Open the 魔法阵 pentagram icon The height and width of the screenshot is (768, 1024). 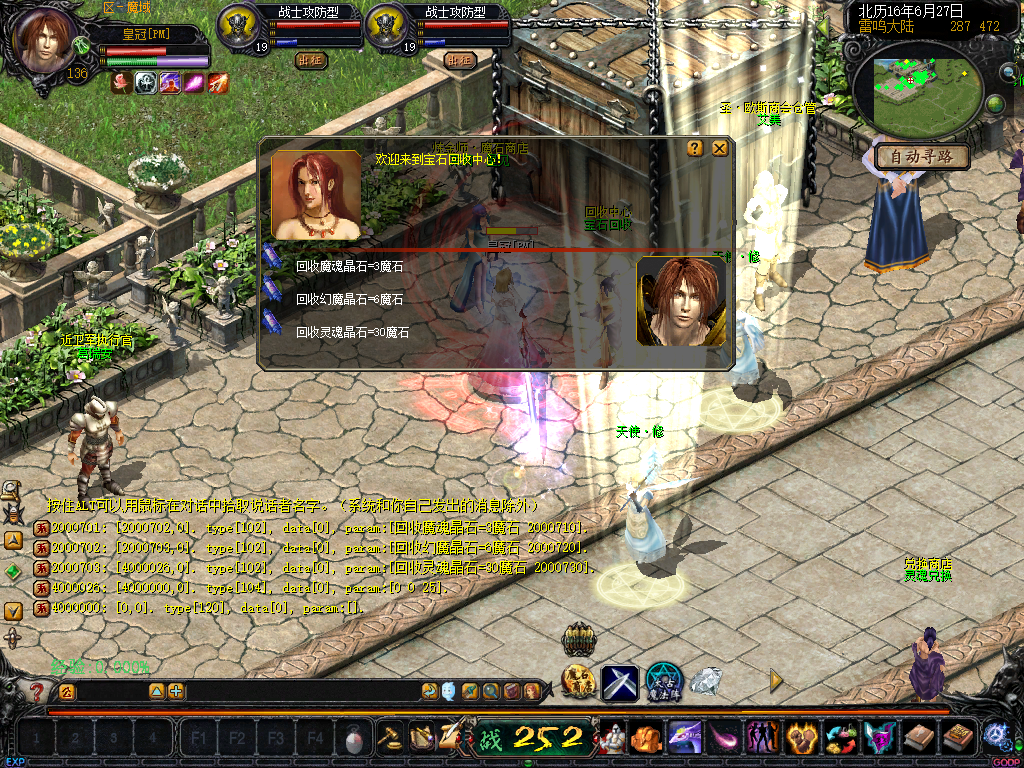664,682
